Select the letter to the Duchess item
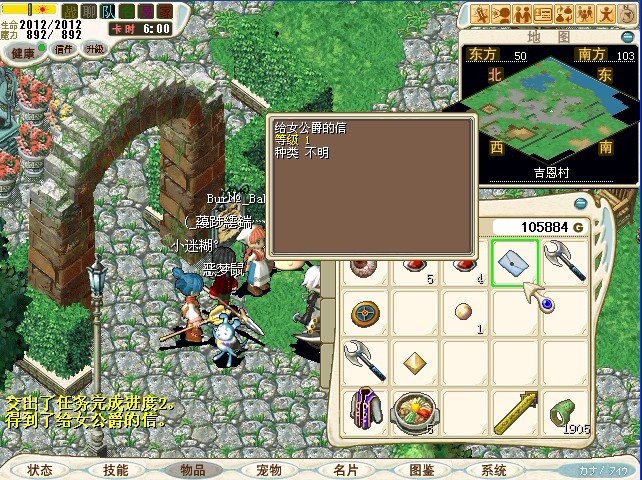This screenshot has width=642, height=480. point(515,262)
